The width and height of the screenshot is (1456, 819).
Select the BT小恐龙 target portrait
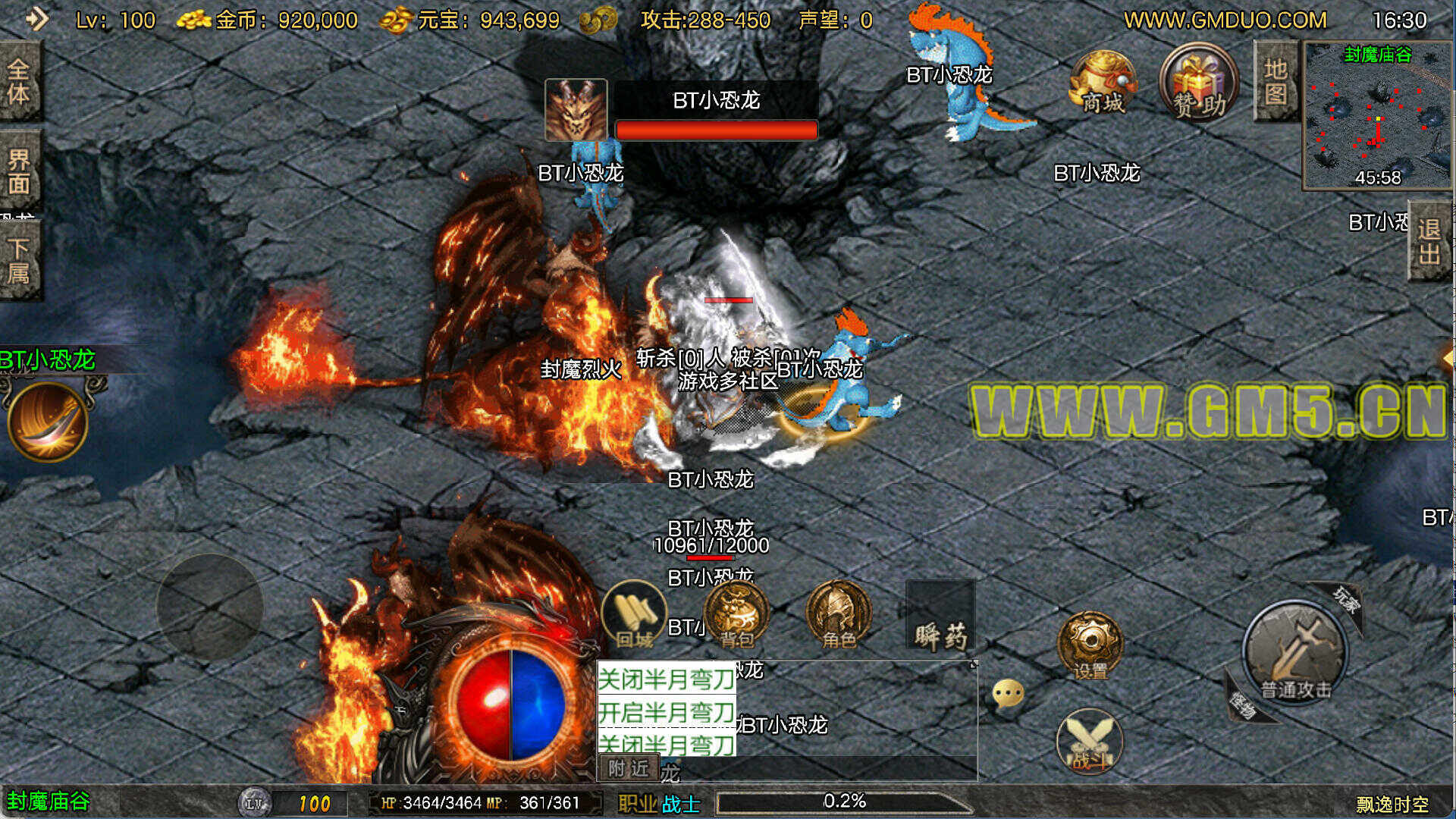click(x=576, y=110)
